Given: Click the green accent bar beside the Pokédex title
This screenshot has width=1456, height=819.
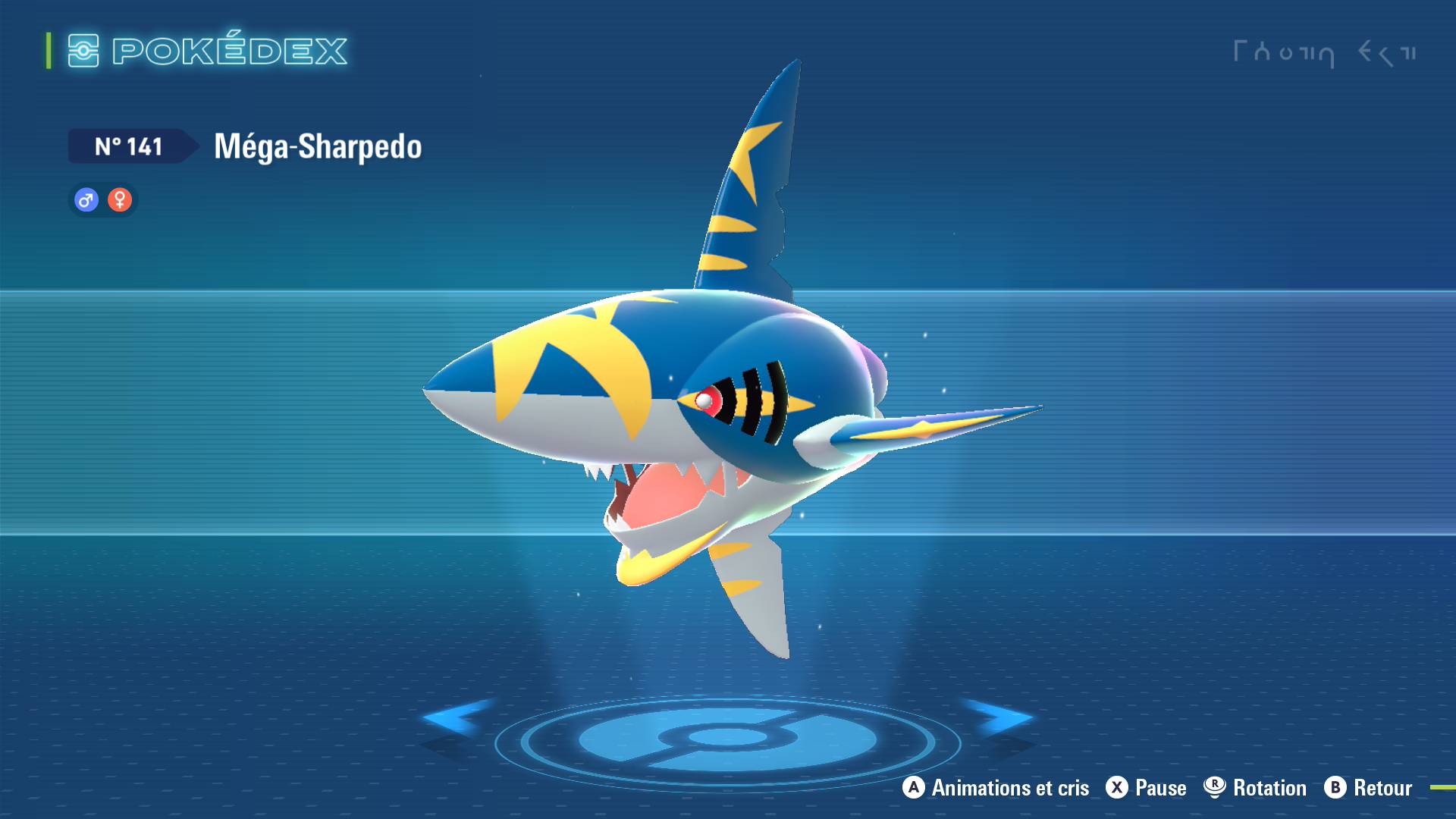Looking at the screenshot, I should 48,51.
